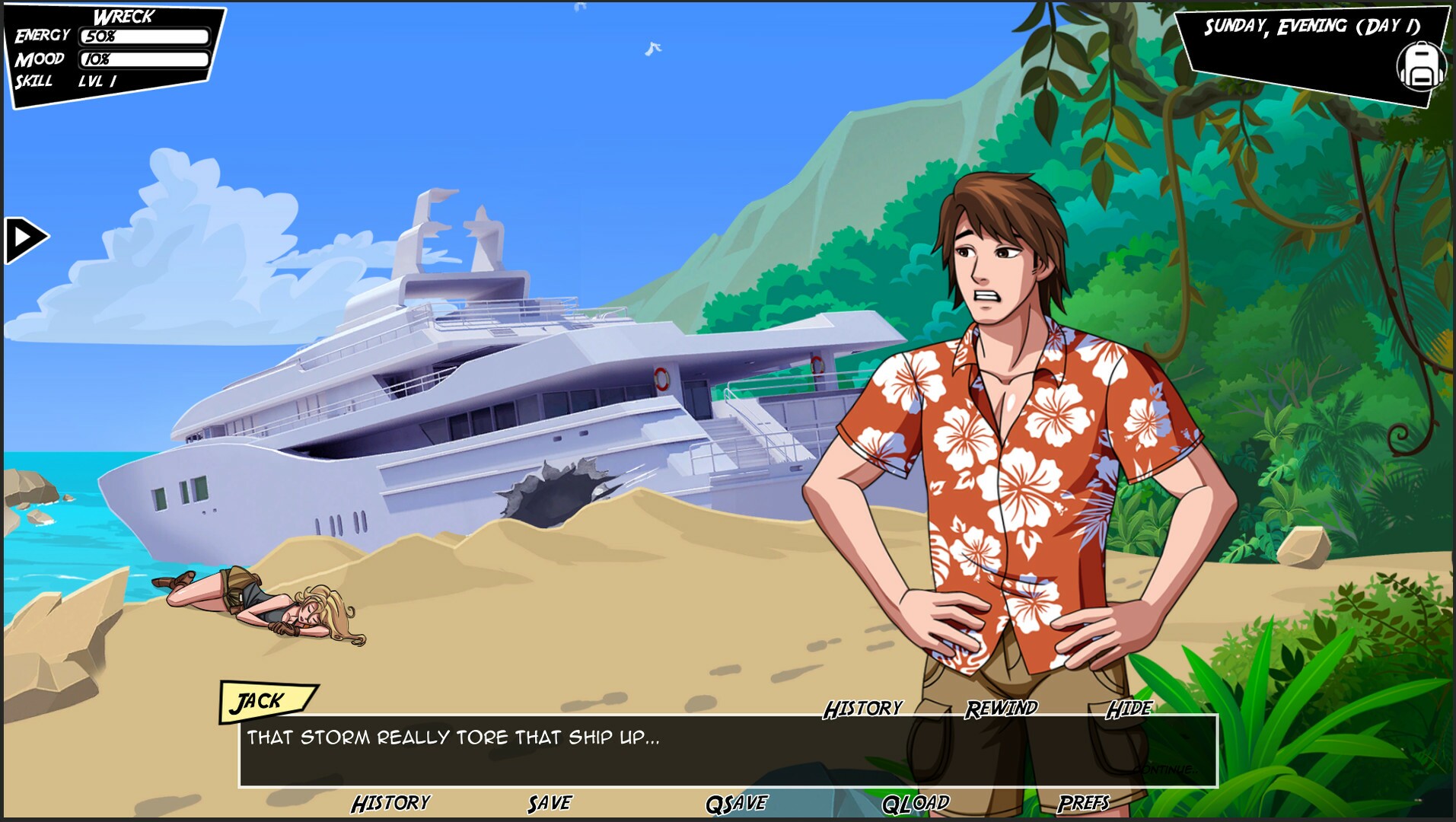Click the Continue prompt in the dialogue box

pyautogui.click(x=1164, y=769)
